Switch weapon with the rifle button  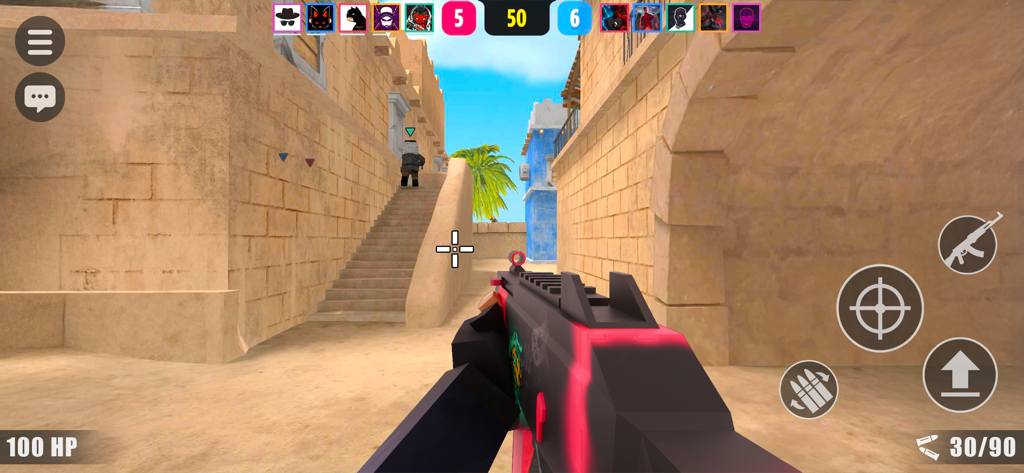(x=969, y=243)
